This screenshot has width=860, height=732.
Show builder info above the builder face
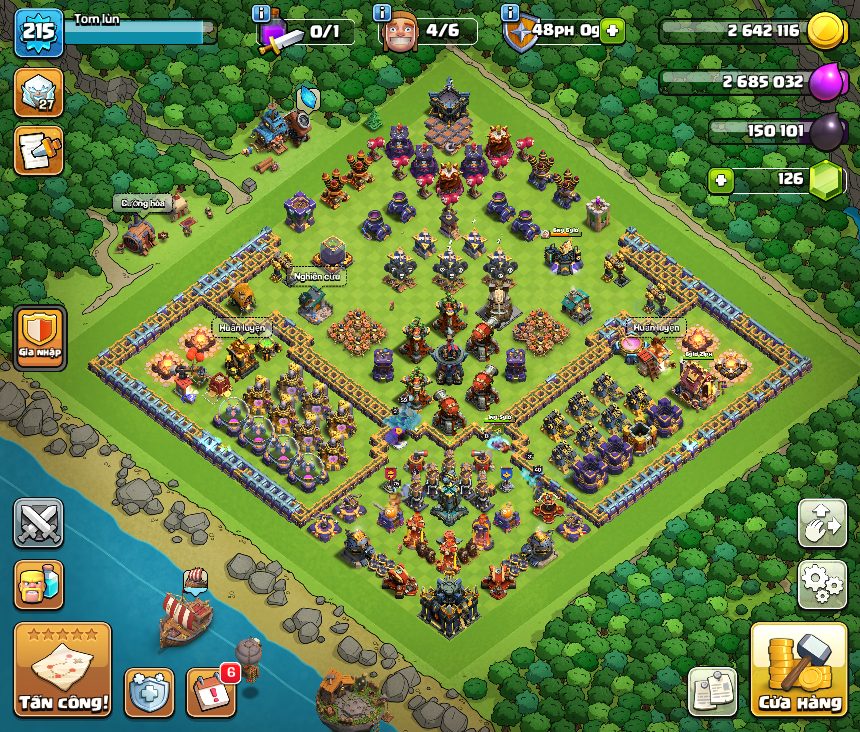381,13
